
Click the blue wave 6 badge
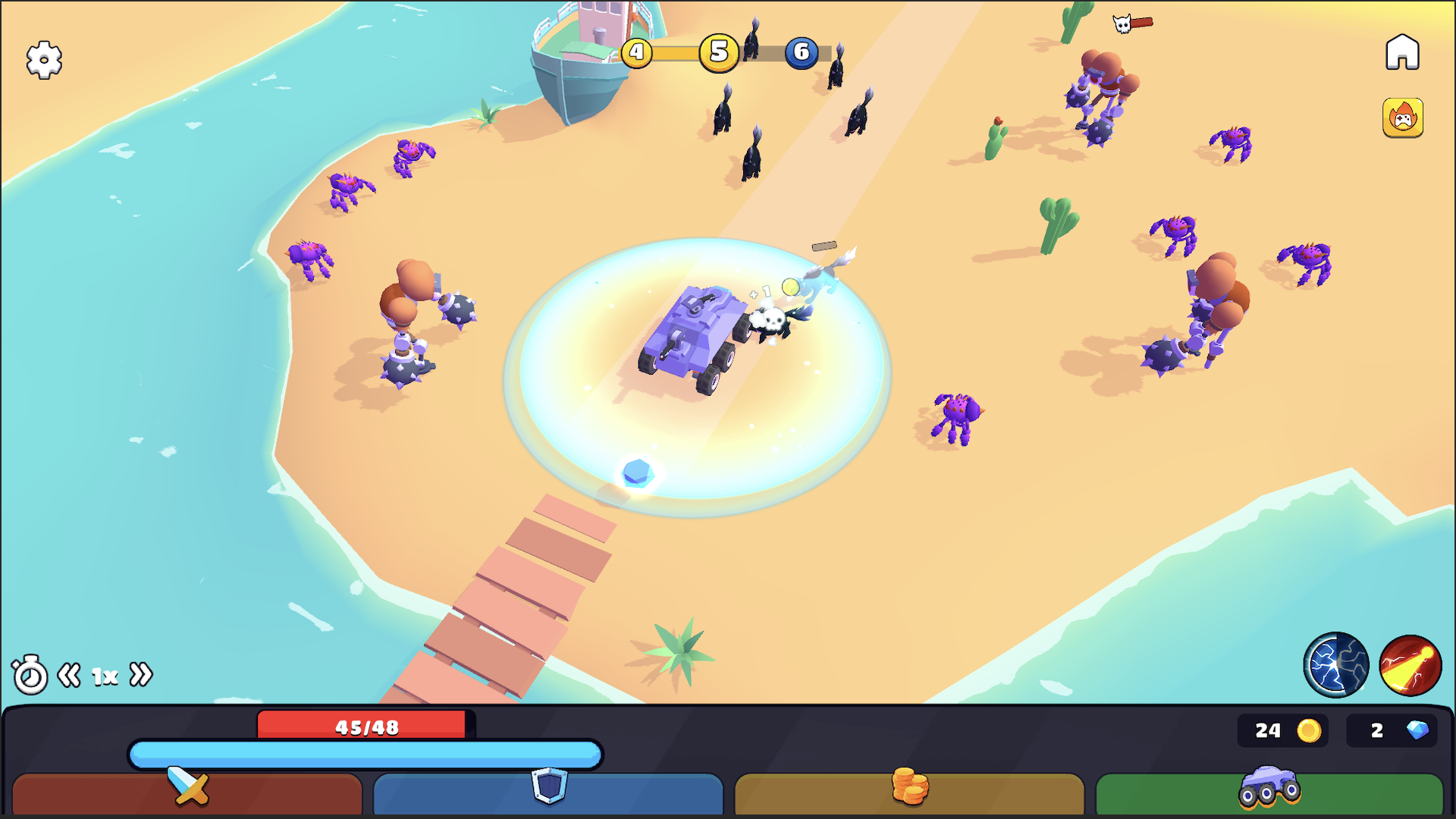click(x=802, y=53)
